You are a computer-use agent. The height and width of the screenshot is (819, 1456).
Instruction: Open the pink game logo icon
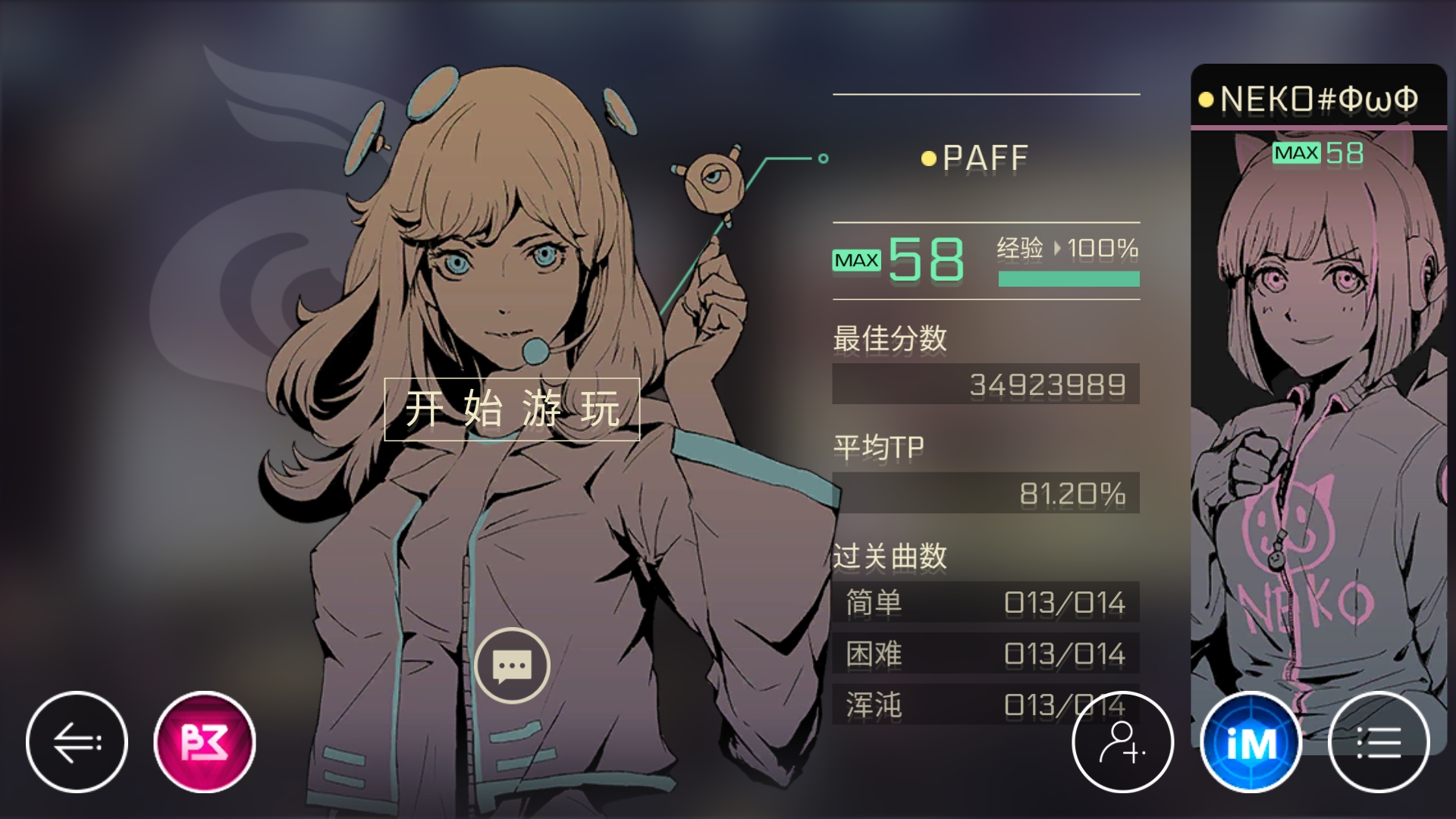(203, 742)
